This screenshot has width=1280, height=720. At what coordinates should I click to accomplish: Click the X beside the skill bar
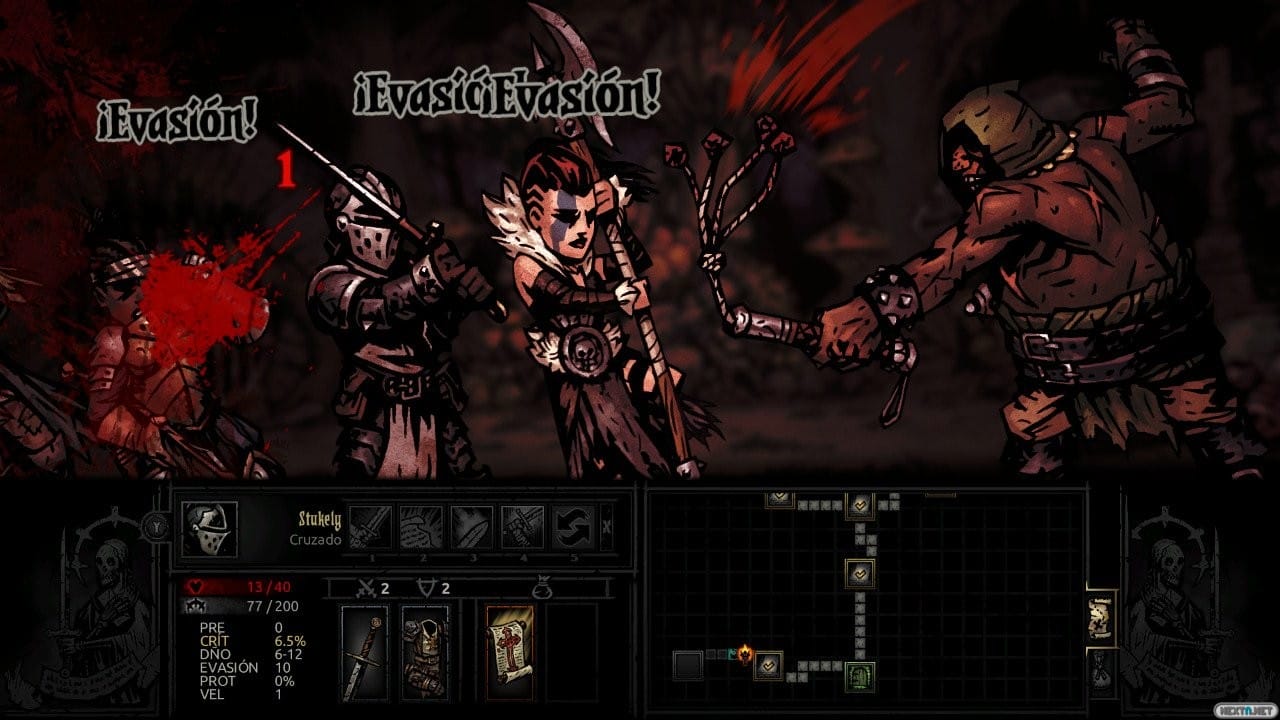(x=607, y=526)
